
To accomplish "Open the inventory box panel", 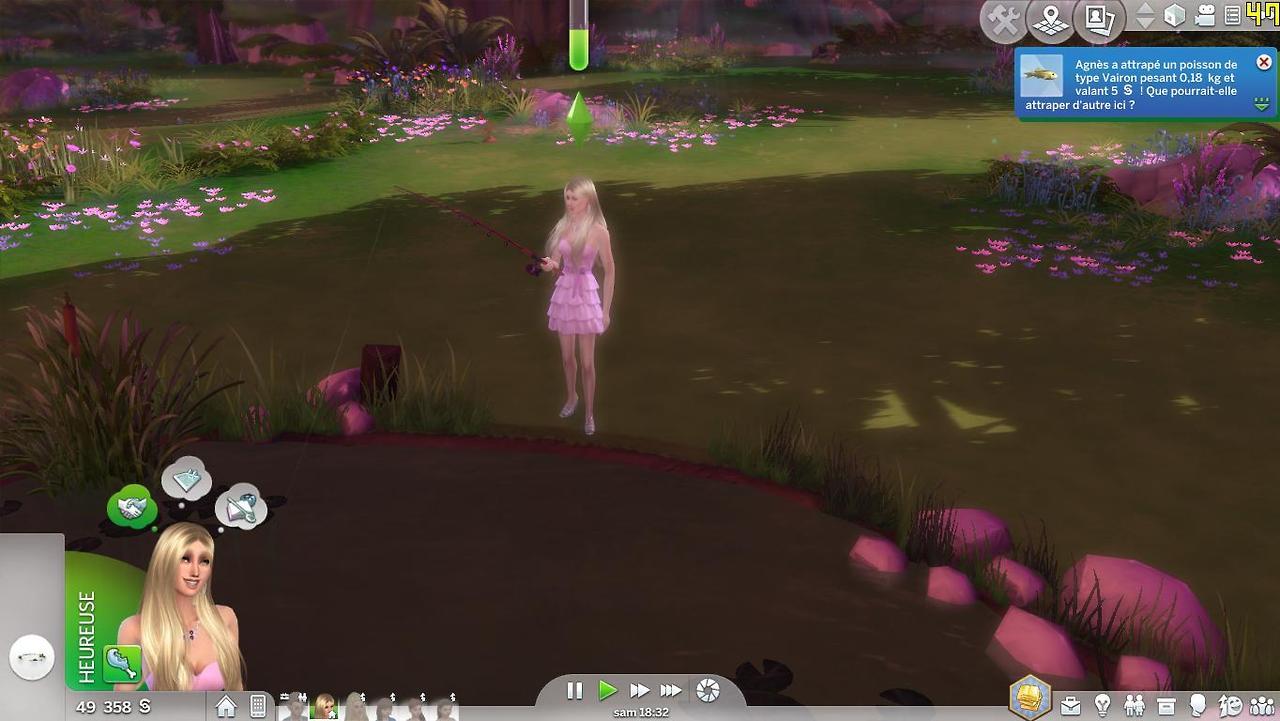I will pyautogui.click(x=1166, y=706).
